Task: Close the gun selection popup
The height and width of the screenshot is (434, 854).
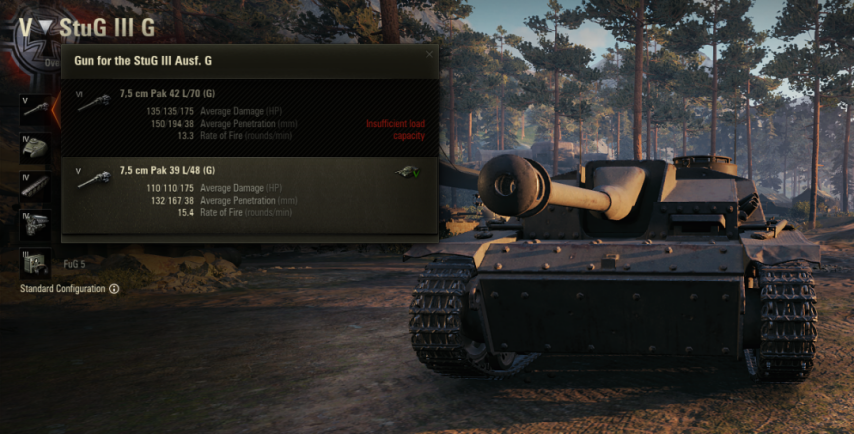Action: tap(430, 55)
